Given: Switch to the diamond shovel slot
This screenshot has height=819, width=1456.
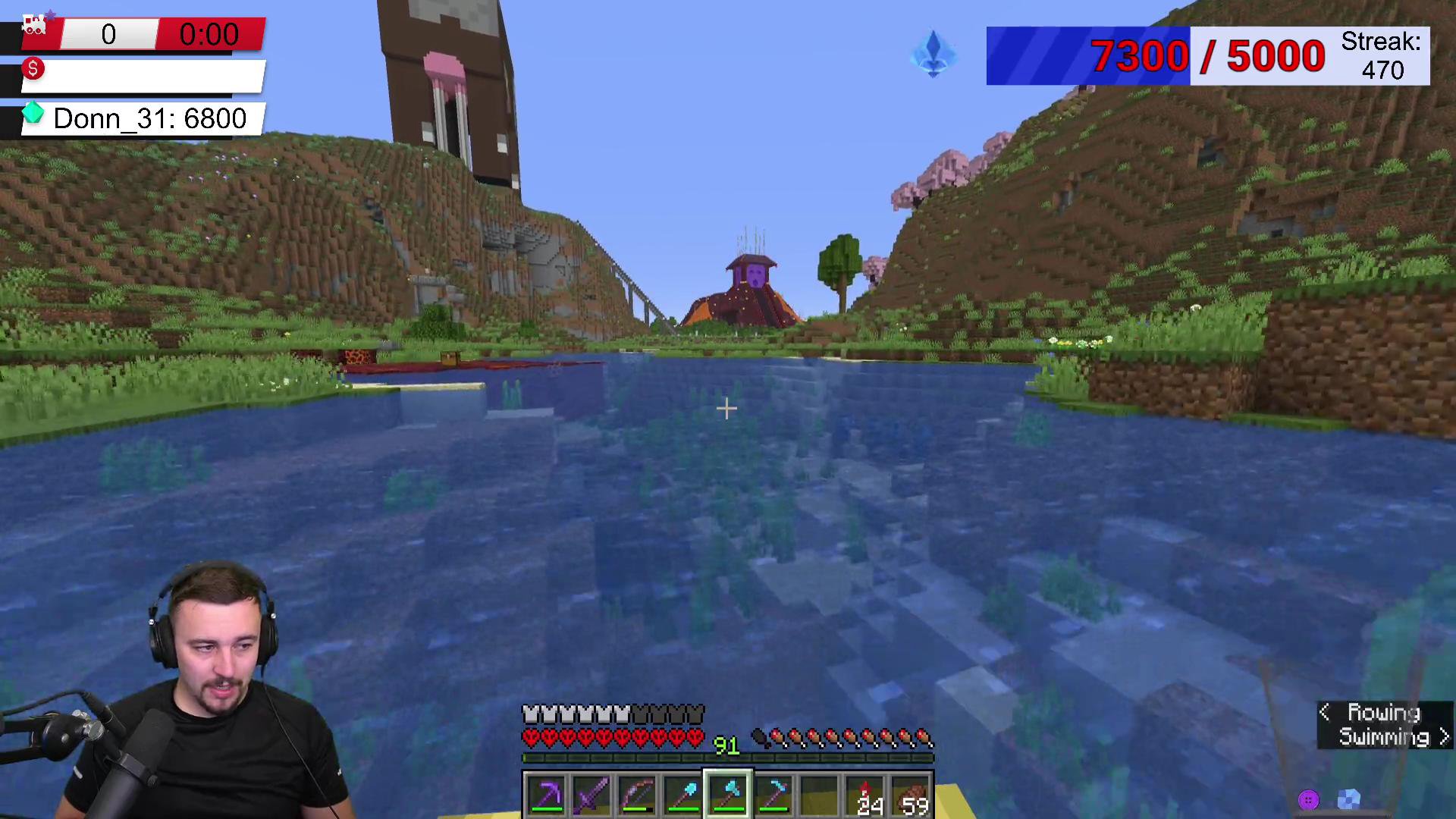Looking at the screenshot, I should pyautogui.click(x=682, y=795).
